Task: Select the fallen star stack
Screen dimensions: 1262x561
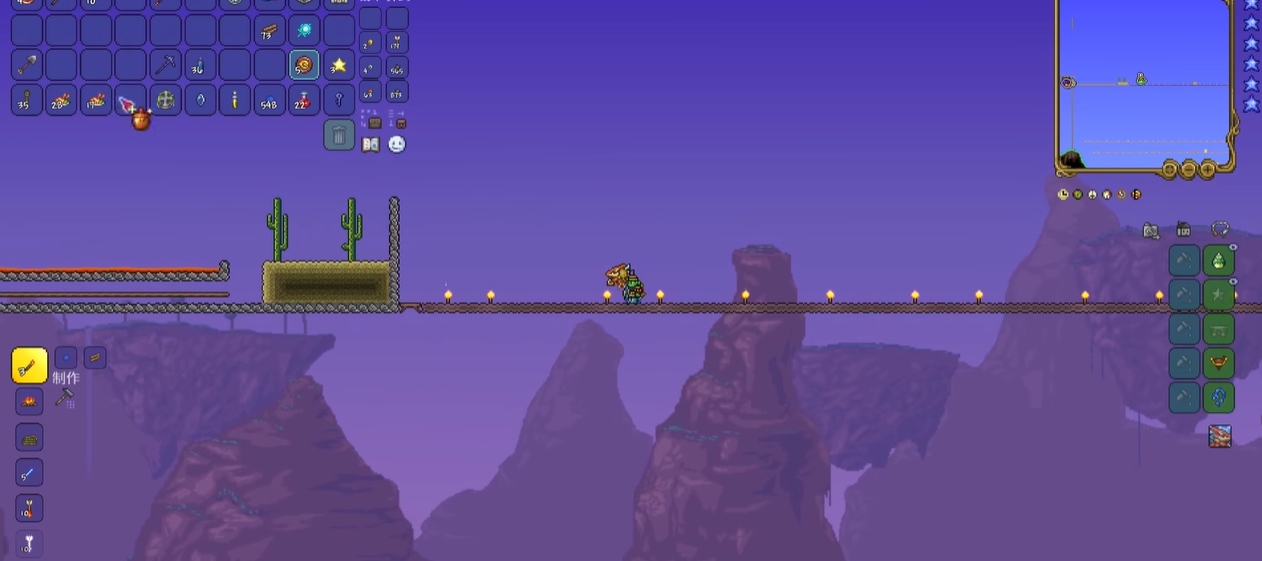Action: (339, 65)
